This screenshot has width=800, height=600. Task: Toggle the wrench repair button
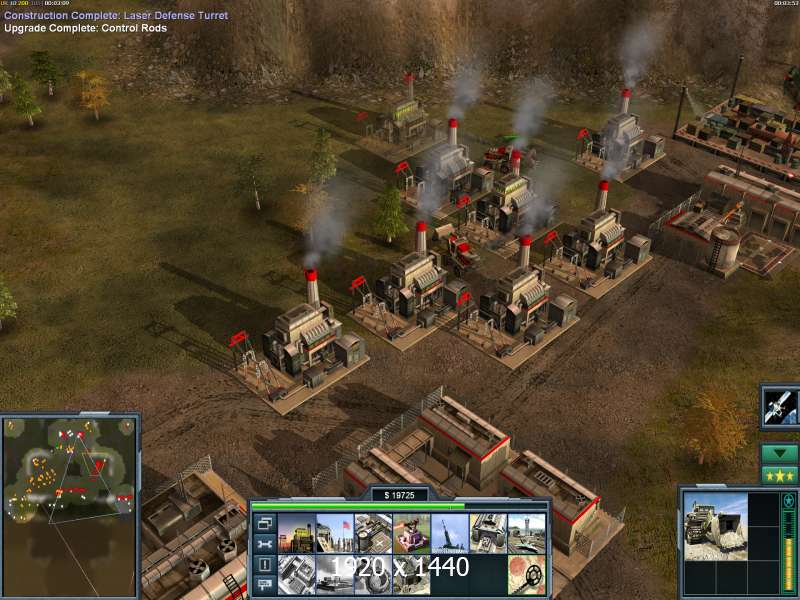(x=264, y=544)
